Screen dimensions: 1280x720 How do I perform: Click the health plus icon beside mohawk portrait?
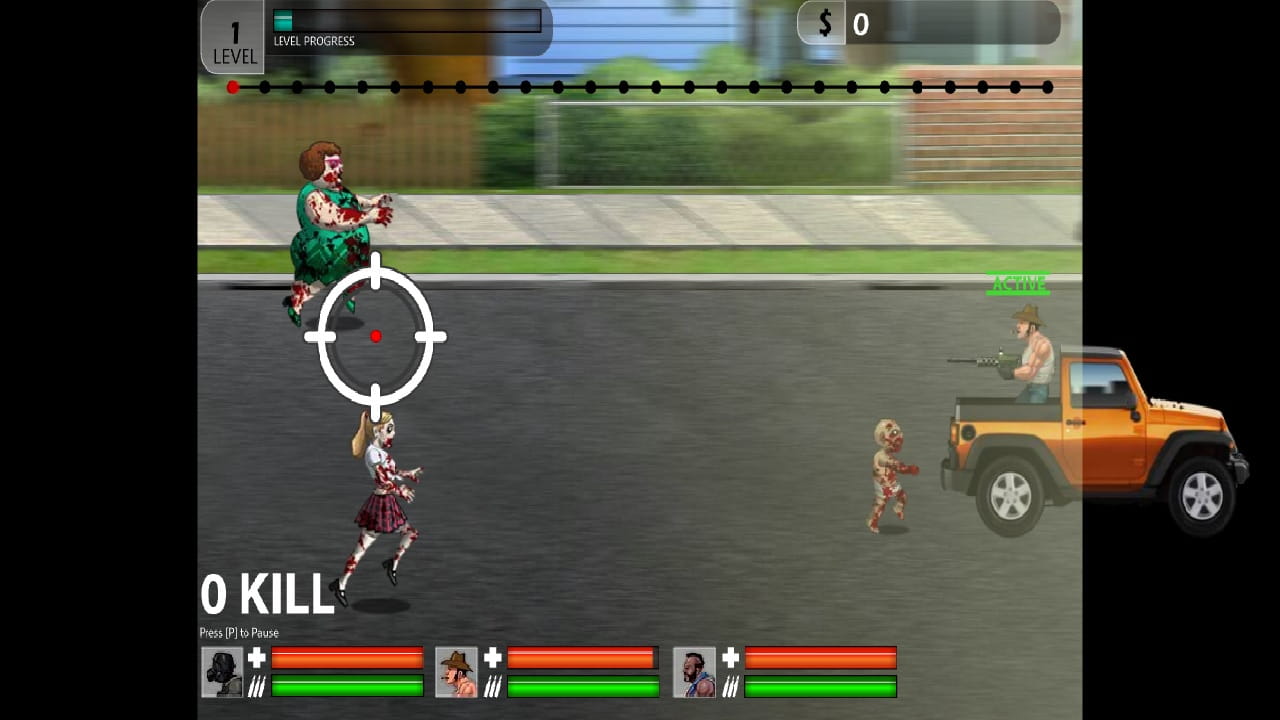coord(729,658)
